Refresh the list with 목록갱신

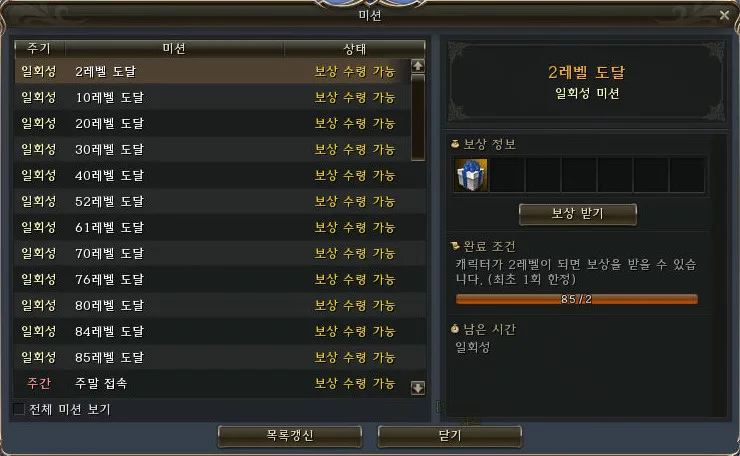(289, 436)
